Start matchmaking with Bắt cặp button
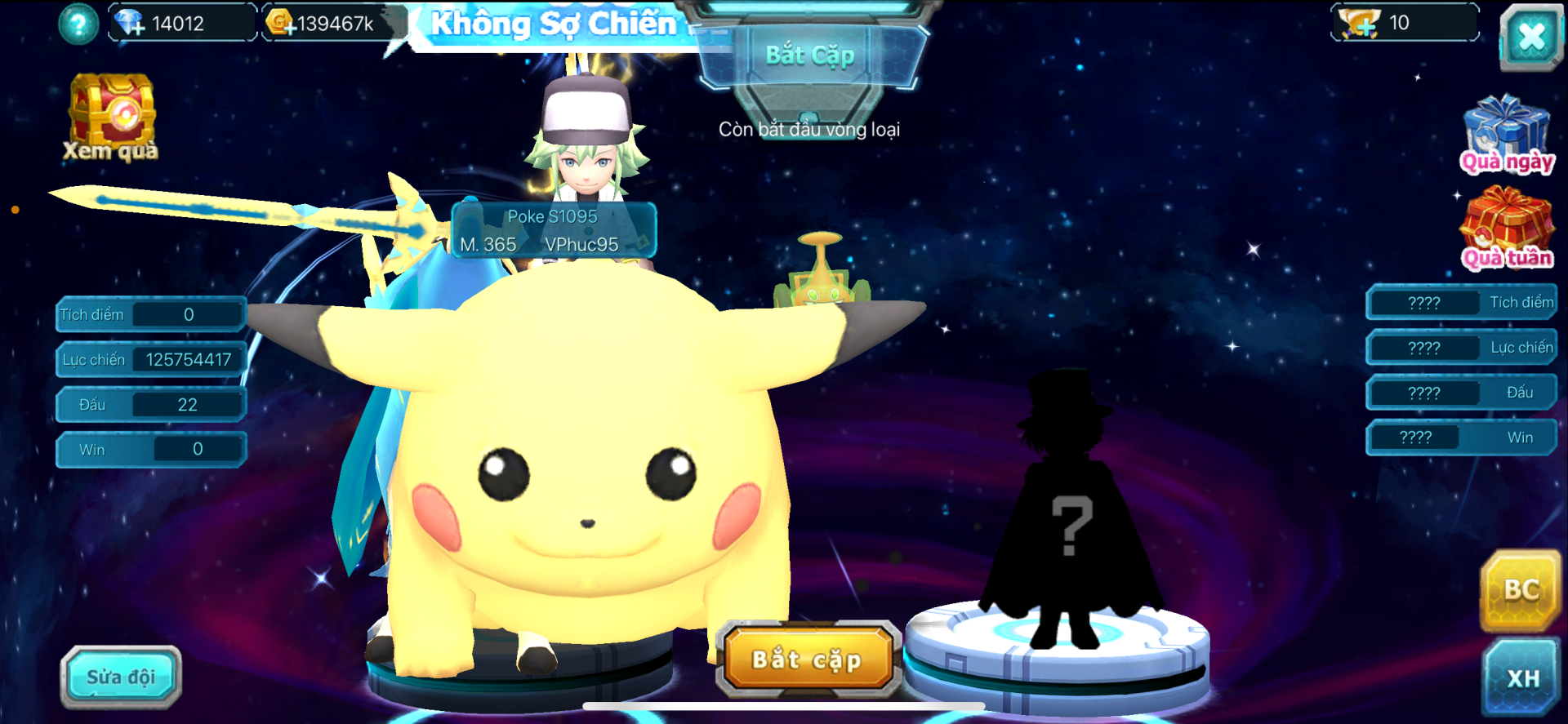 (x=808, y=660)
